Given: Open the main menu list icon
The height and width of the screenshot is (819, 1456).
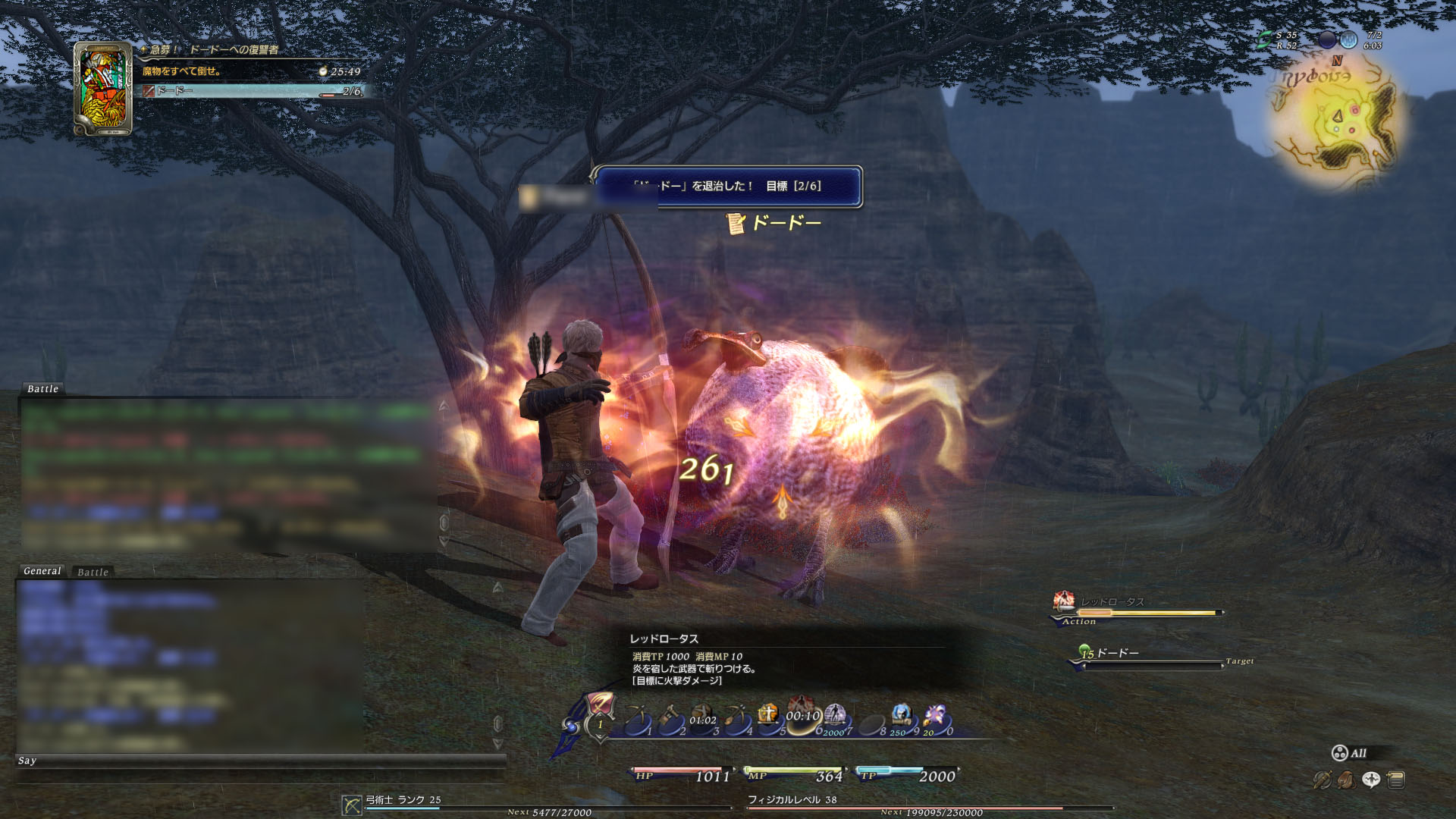Looking at the screenshot, I should click(x=1396, y=780).
